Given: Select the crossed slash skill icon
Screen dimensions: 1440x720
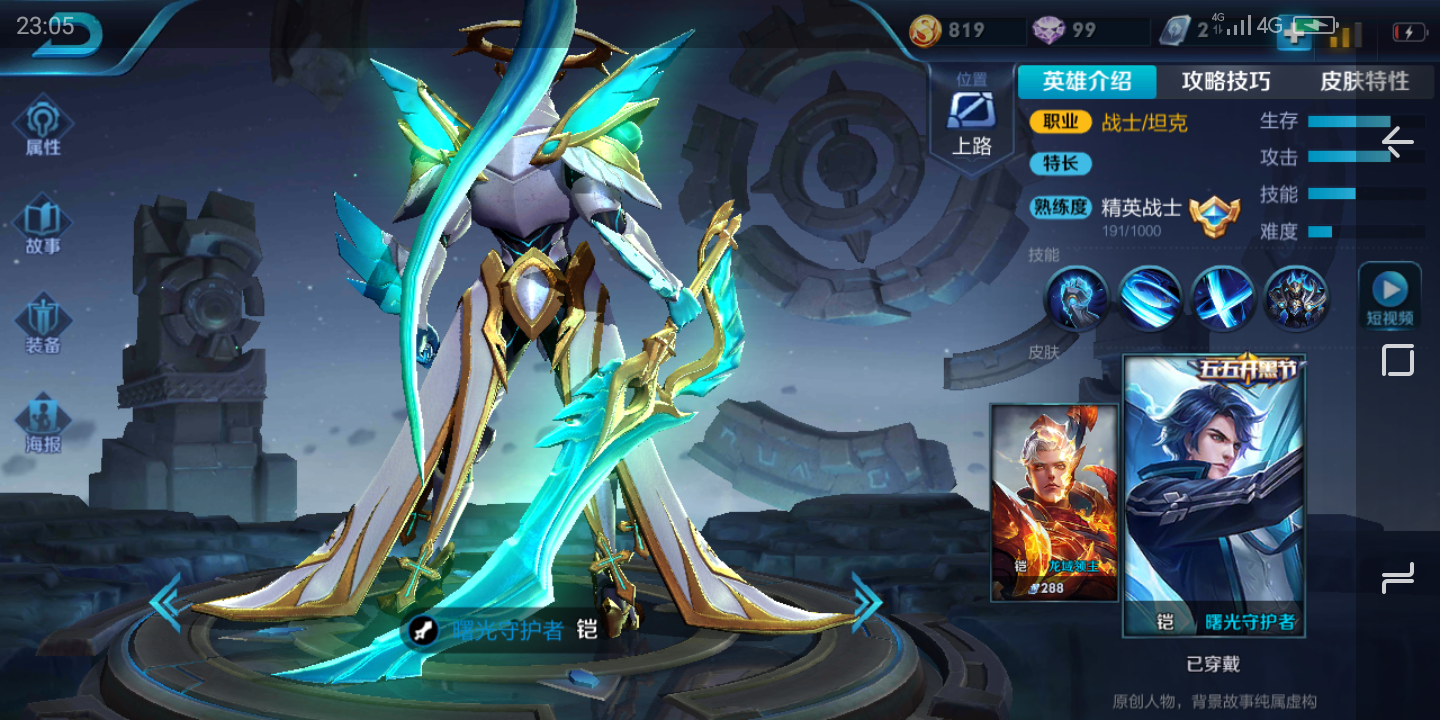Looking at the screenshot, I should tap(1223, 298).
